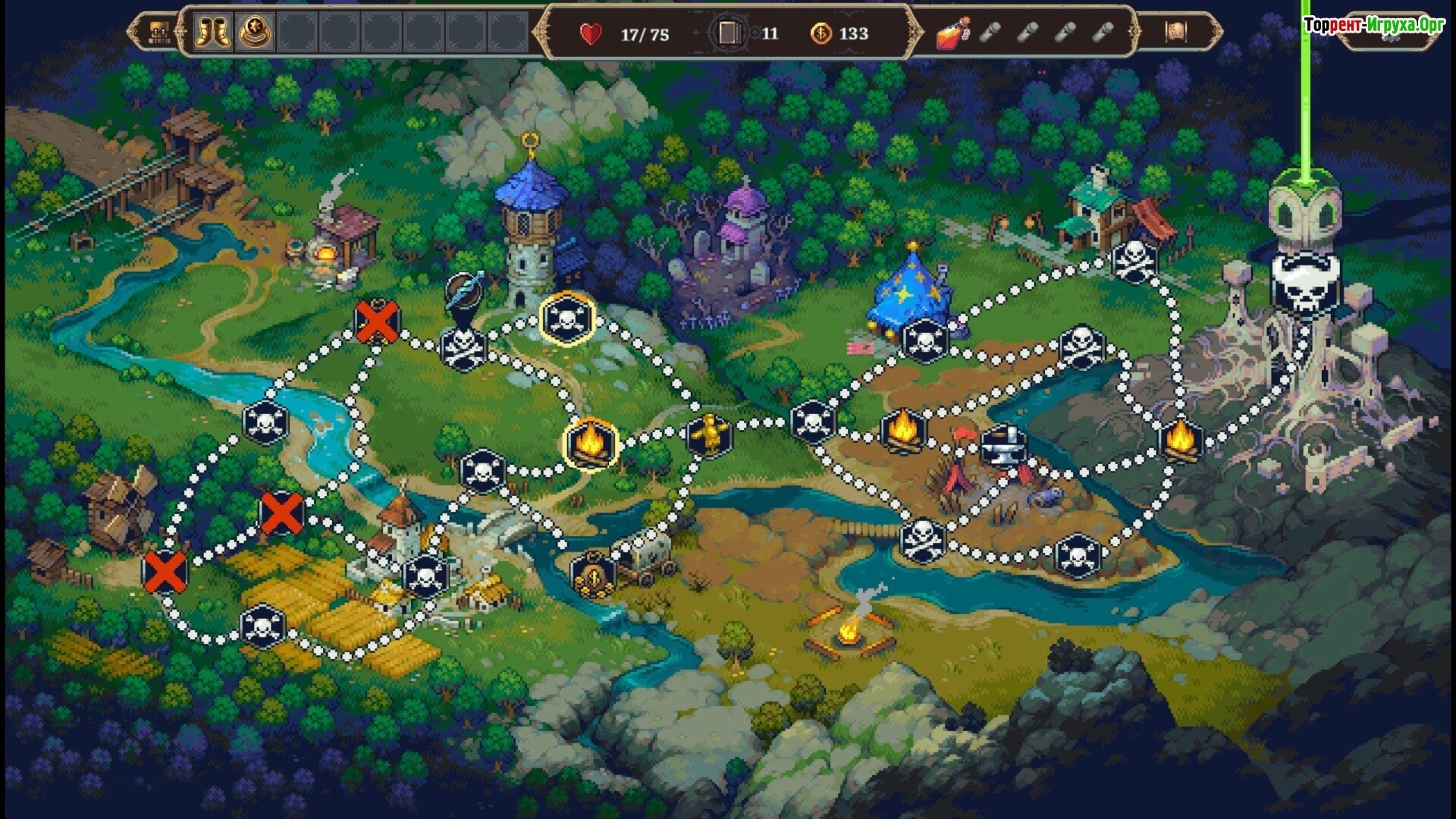Open the card deck viewer

[729, 33]
